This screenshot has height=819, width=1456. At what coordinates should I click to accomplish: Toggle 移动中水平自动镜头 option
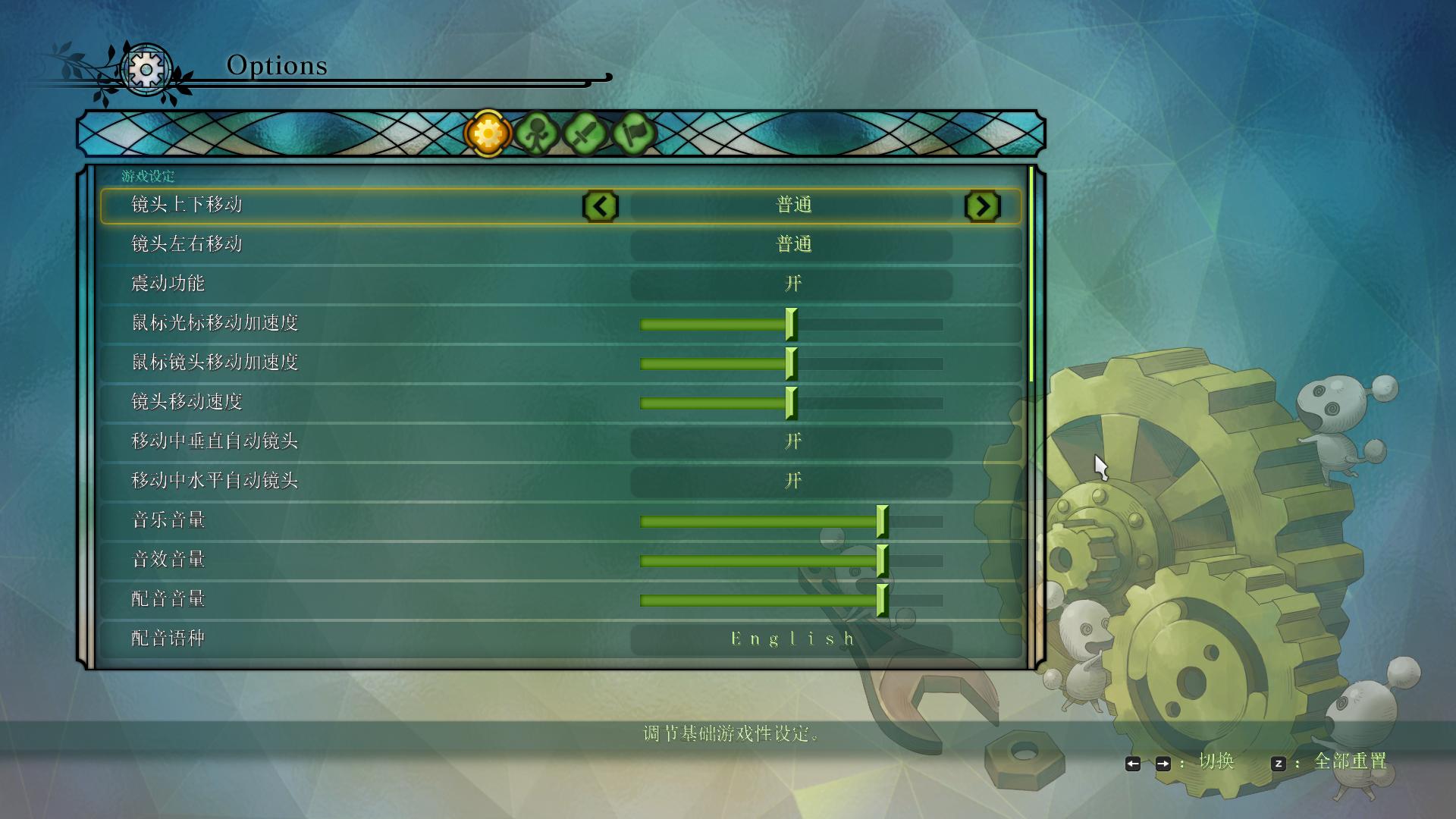click(791, 481)
